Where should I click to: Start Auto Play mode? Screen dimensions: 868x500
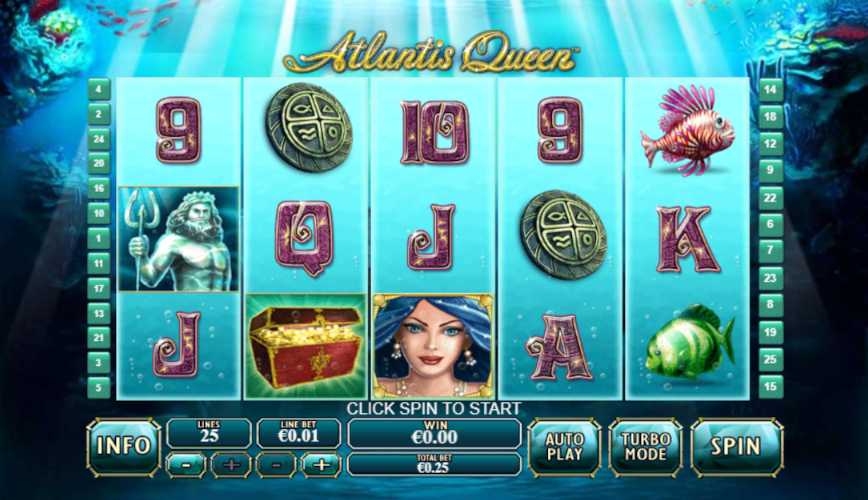tap(564, 446)
